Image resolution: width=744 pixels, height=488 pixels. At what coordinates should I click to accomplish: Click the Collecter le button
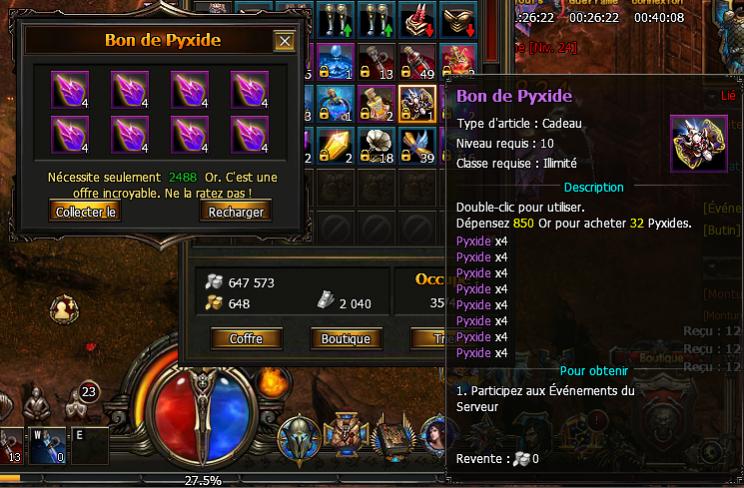tap(85, 212)
